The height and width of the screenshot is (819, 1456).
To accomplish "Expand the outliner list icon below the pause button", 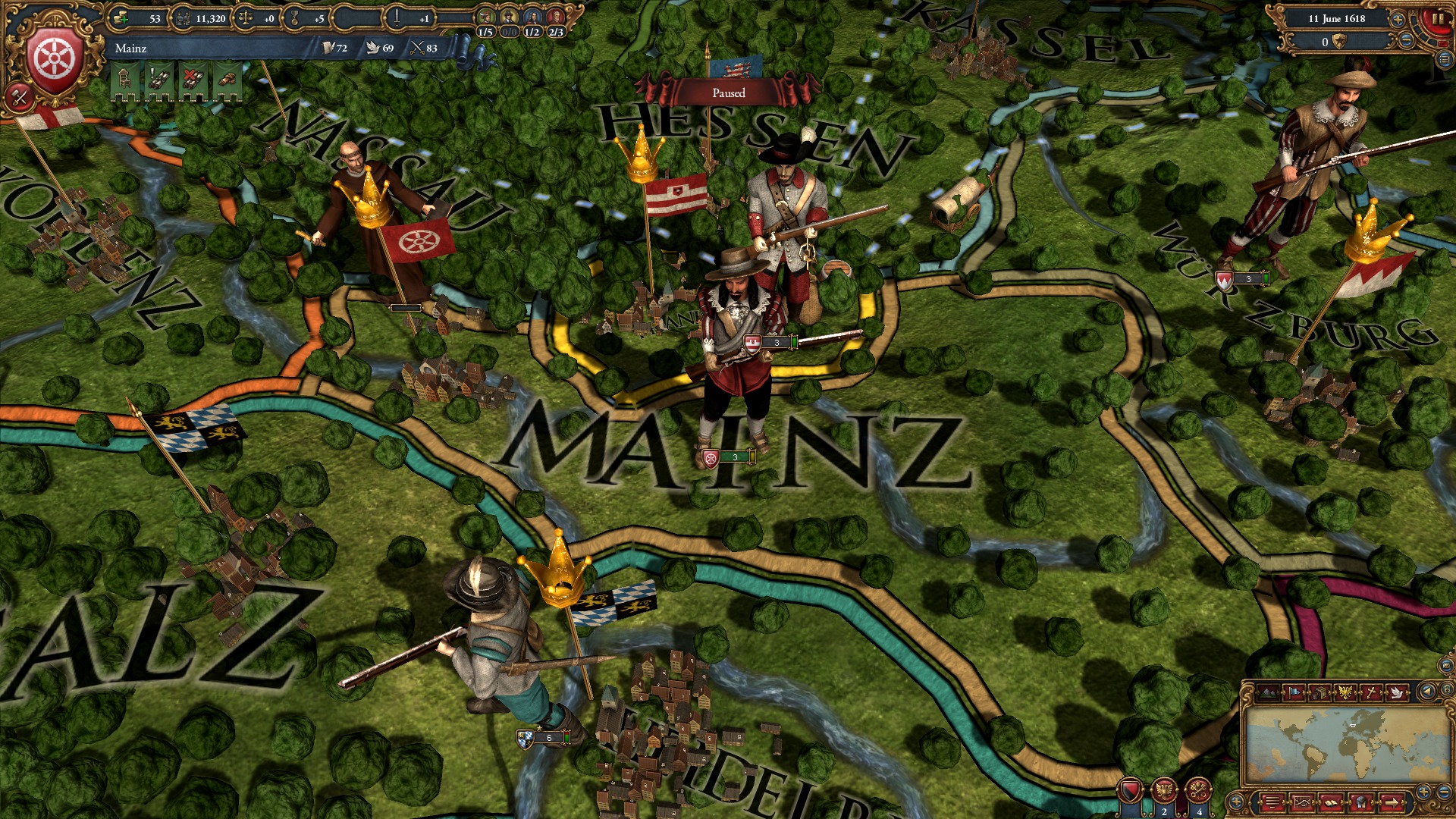I will 1445,61.
